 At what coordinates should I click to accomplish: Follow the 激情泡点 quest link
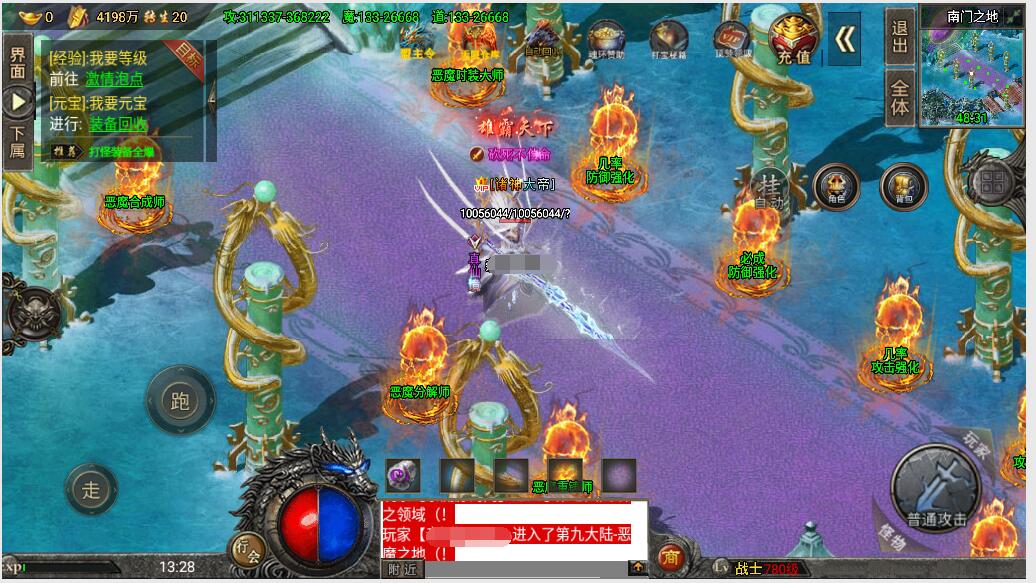point(114,79)
